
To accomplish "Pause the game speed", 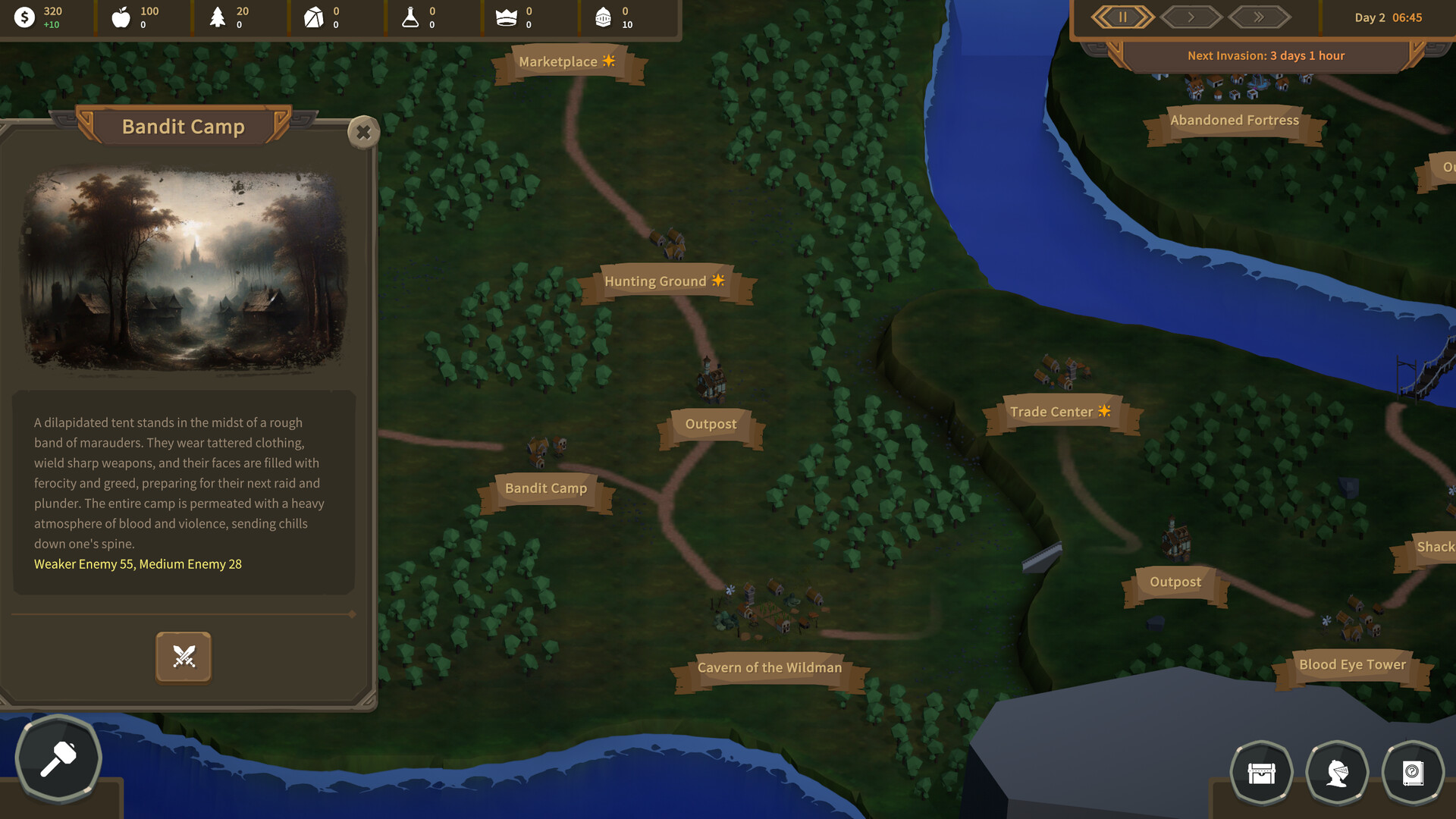I will click(1122, 17).
